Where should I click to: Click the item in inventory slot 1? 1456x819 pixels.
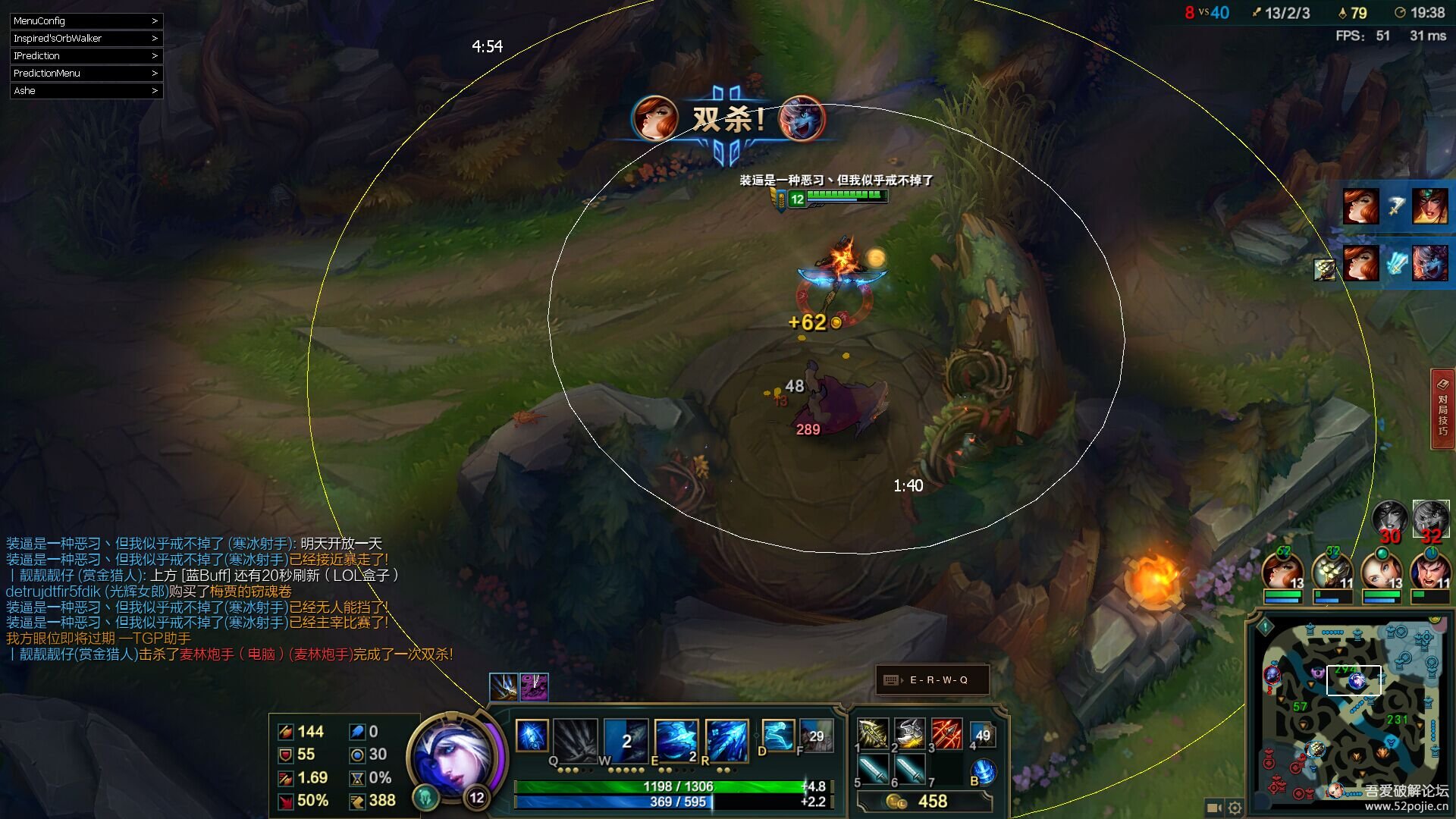pyautogui.click(x=872, y=734)
